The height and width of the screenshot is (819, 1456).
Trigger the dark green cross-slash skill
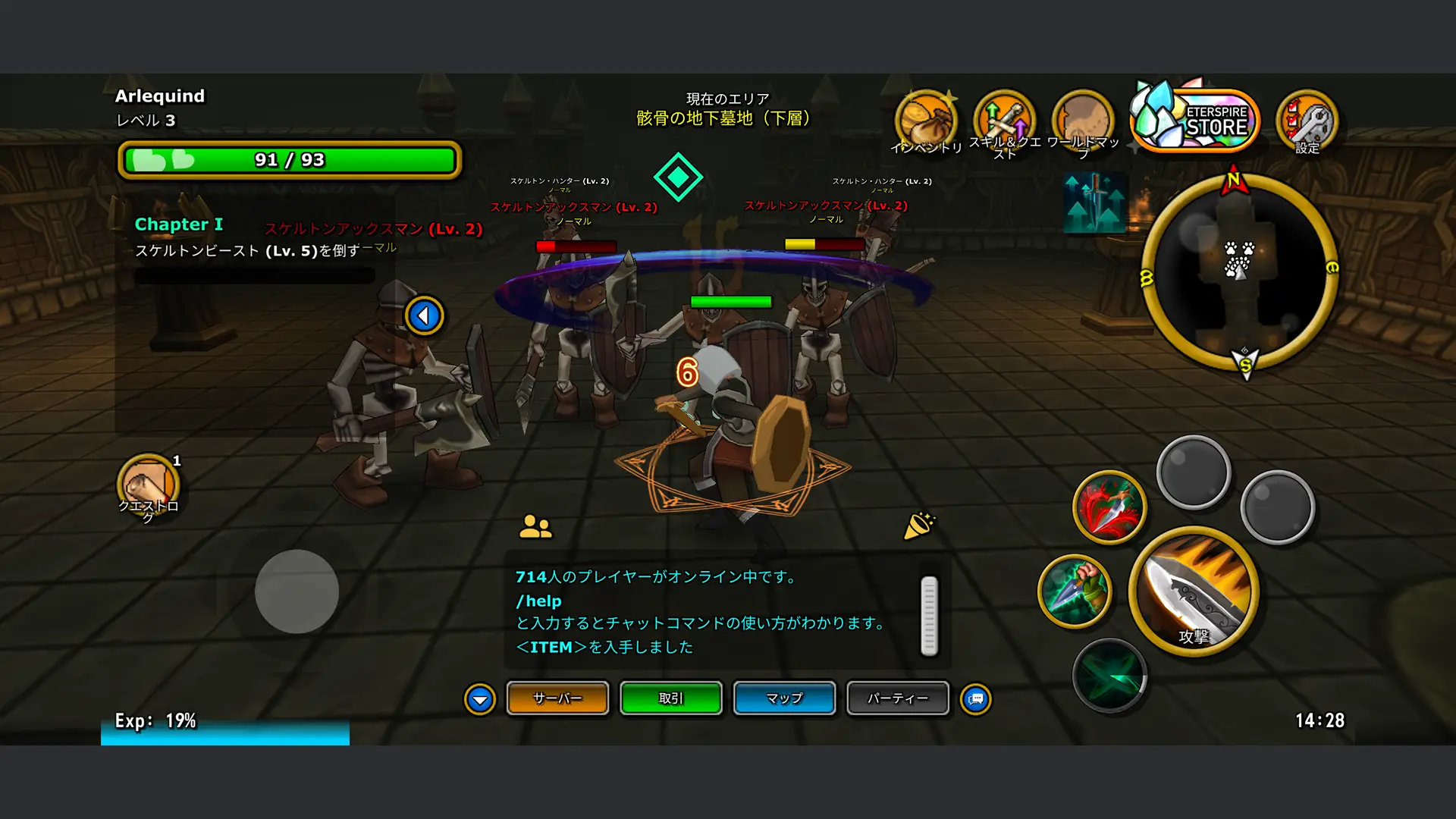(x=1109, y=675)
